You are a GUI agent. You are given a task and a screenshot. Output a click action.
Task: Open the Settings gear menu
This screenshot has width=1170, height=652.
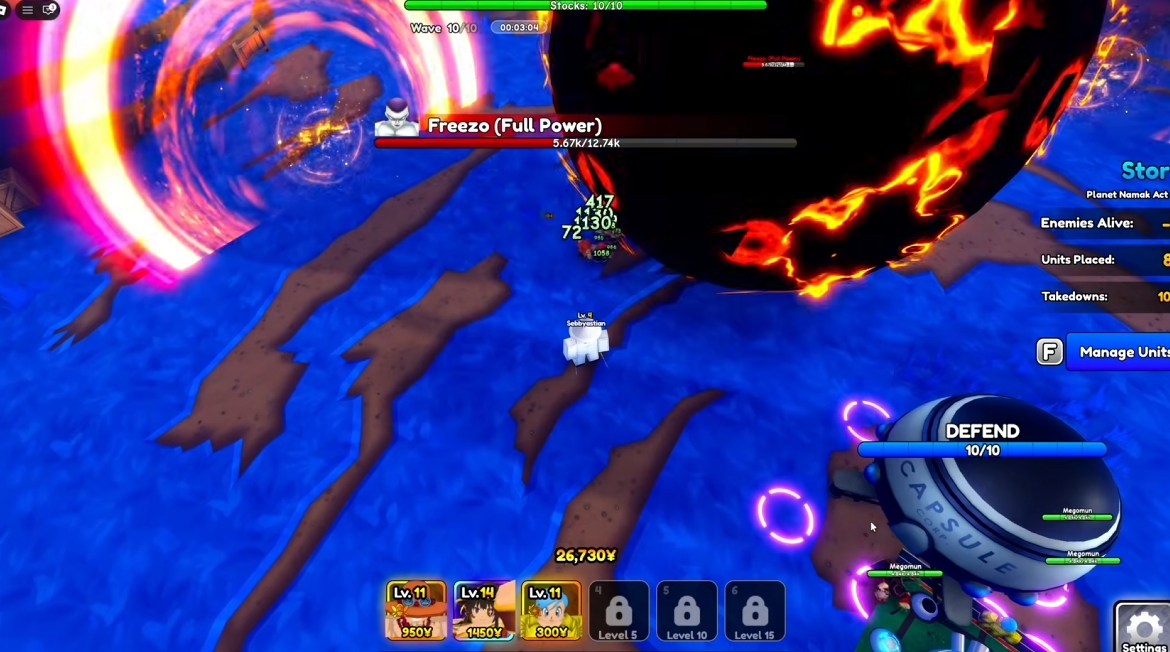[1143, 628]
